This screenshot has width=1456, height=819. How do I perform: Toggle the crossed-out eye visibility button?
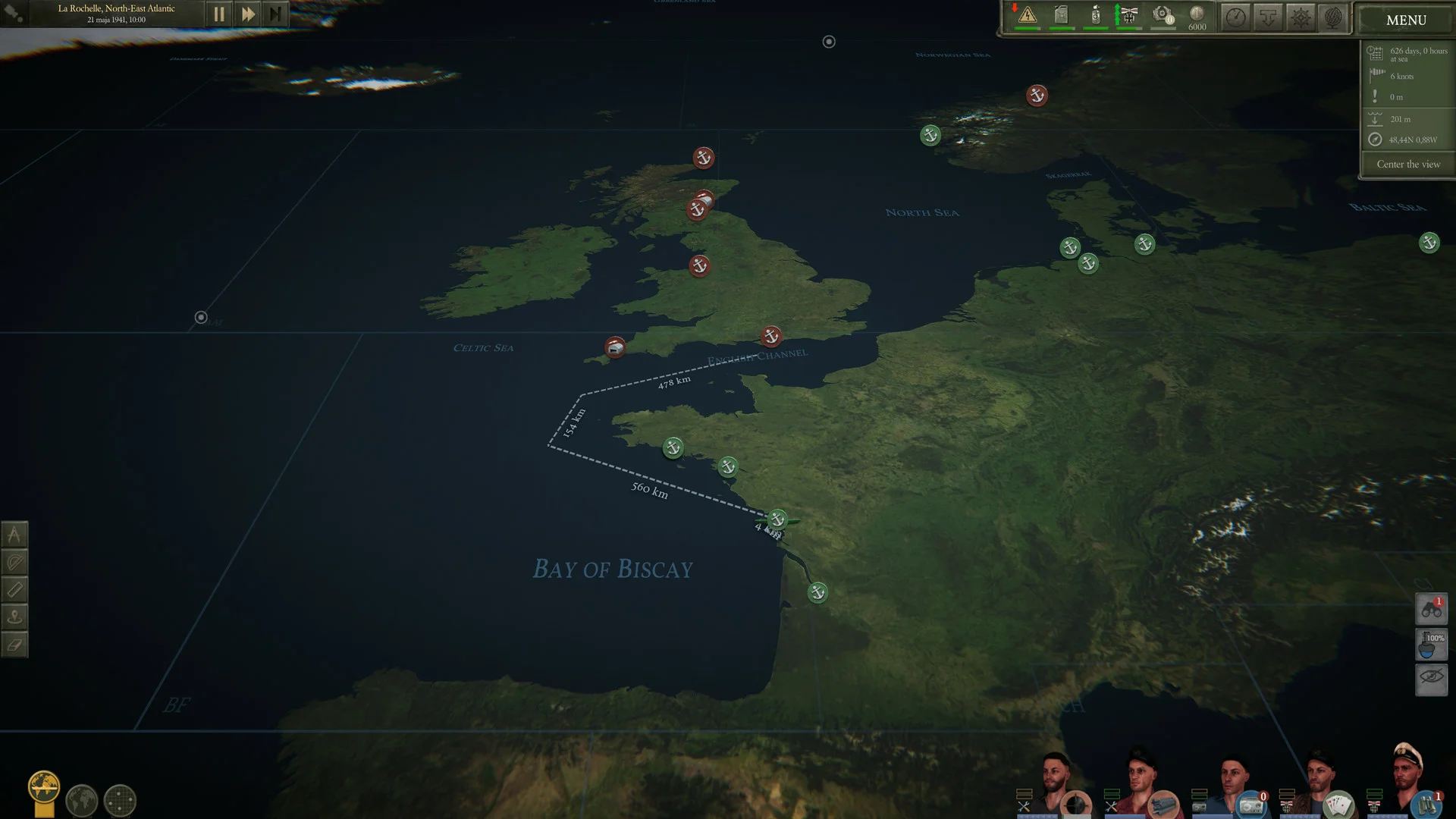1431,677
